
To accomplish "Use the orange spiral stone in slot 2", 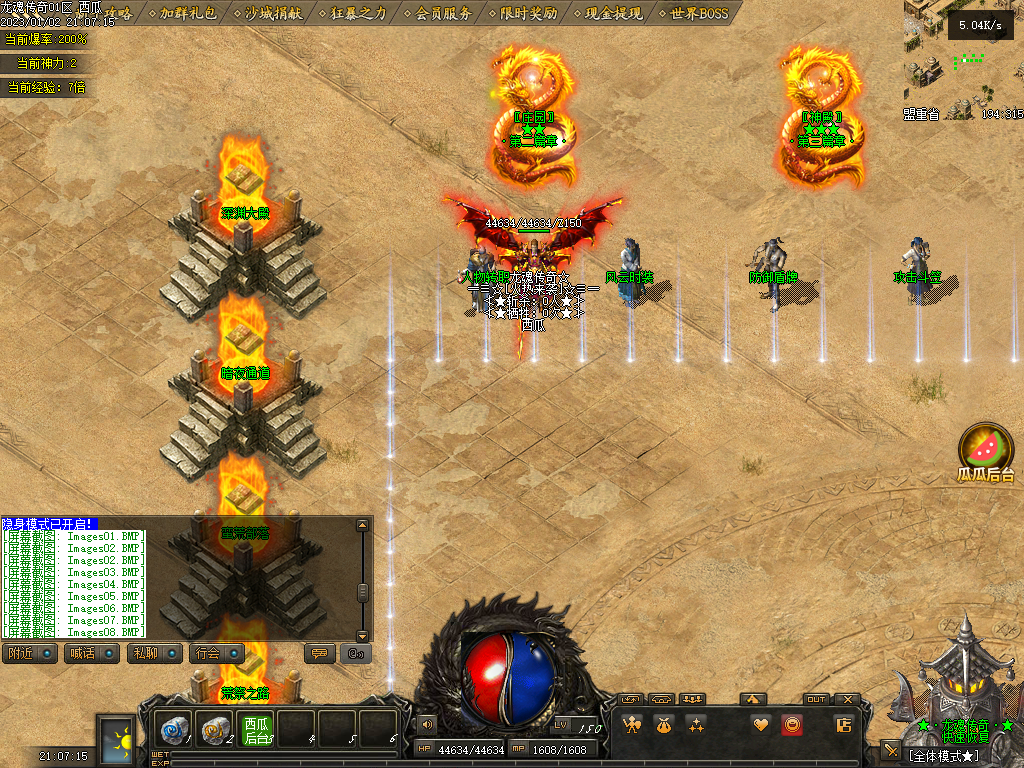I will click(214, 731).
